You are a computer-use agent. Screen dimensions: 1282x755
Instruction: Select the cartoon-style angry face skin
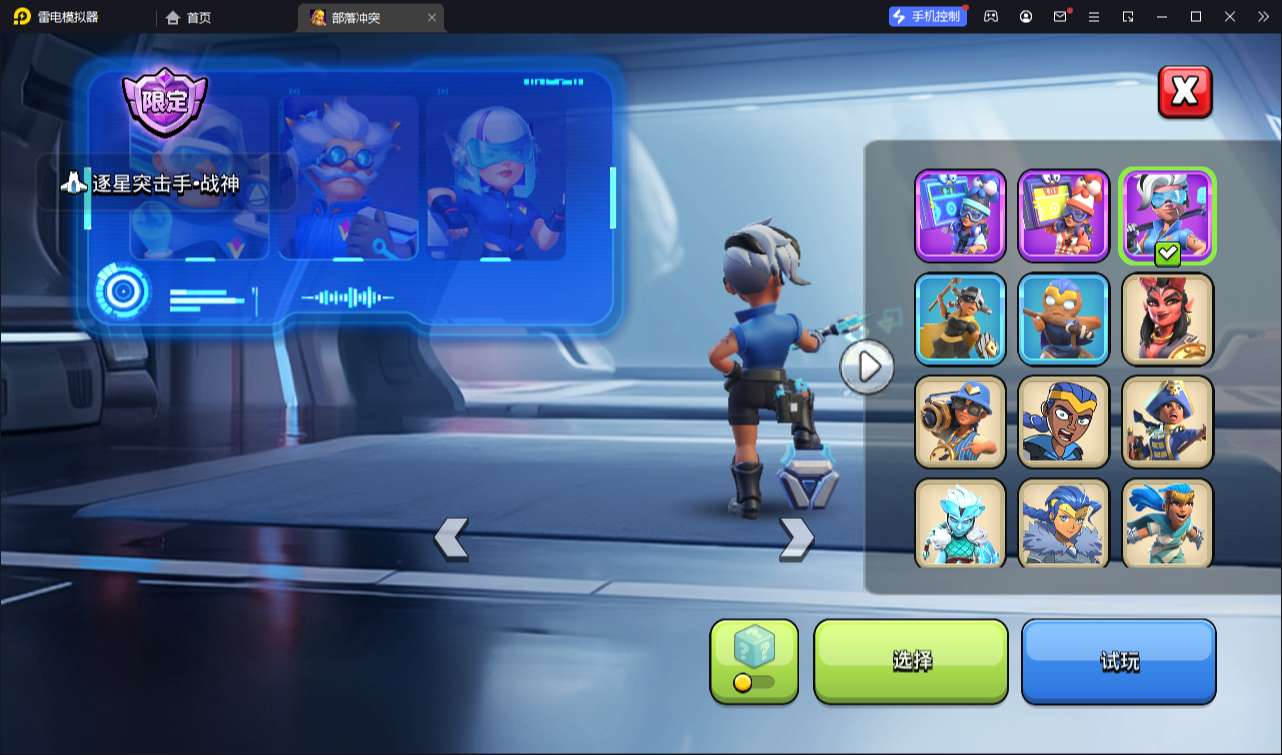pos(1063,421)
